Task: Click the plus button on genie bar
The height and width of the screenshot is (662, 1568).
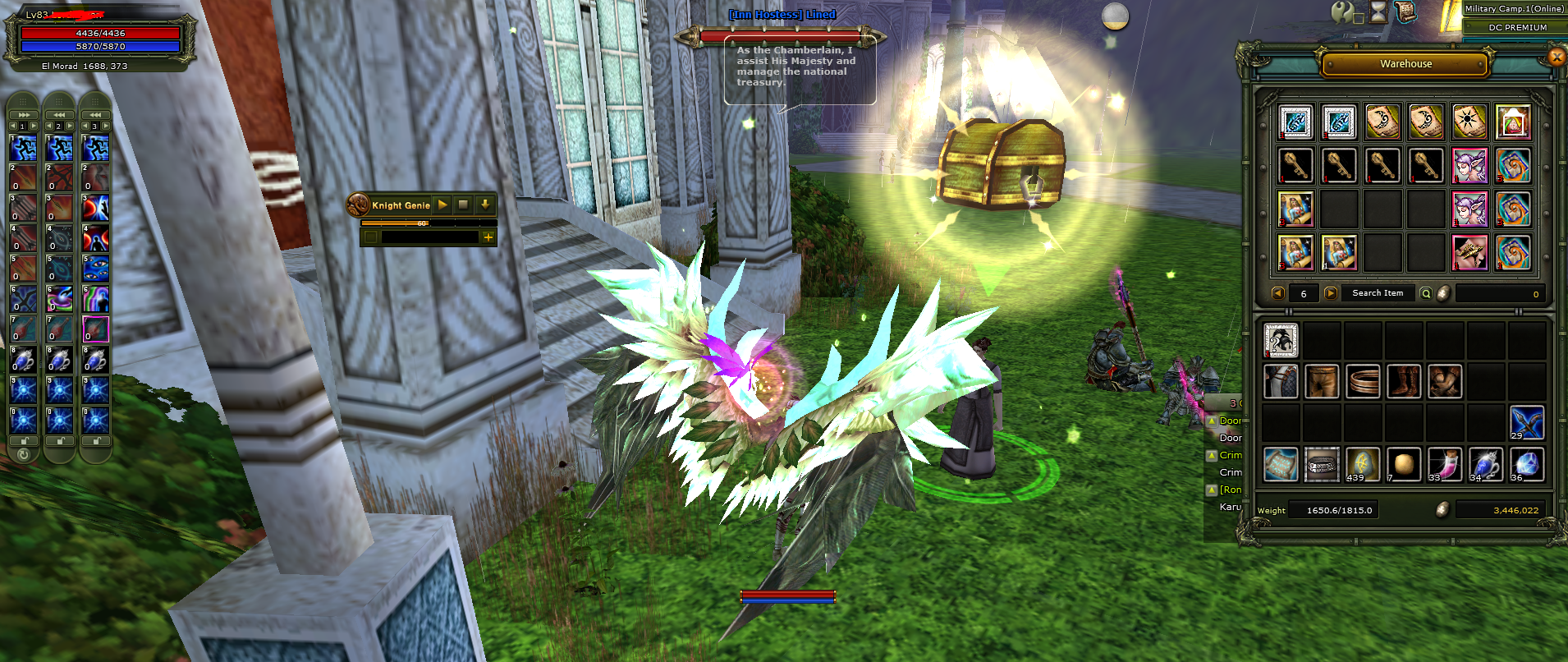Action: [488, 237]
